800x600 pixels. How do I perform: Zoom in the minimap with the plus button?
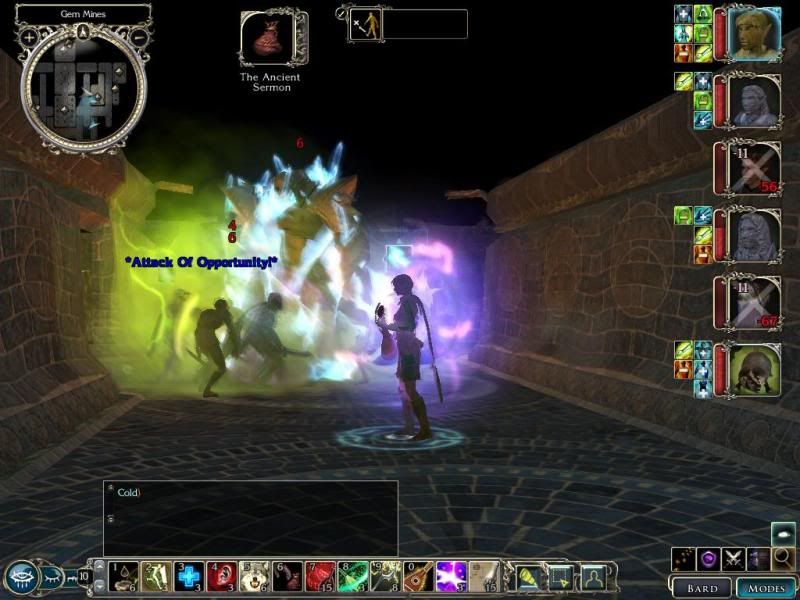[29, 37]
